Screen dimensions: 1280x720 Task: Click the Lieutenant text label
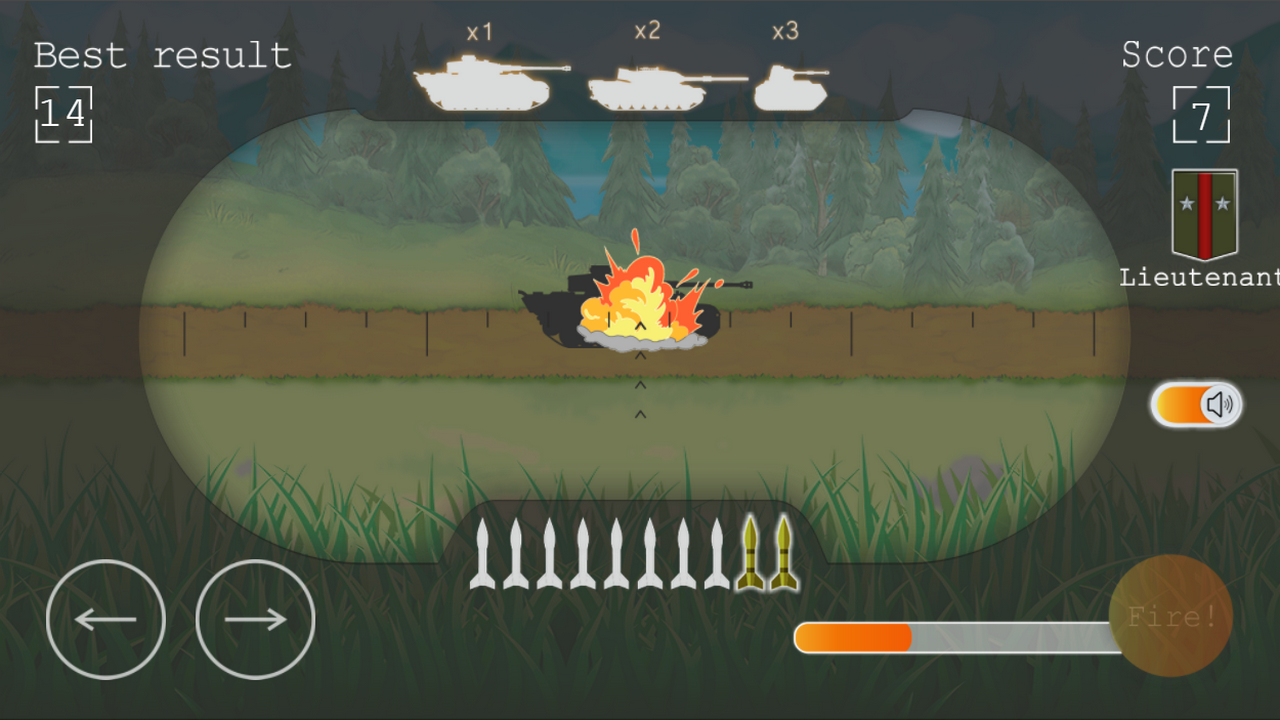[1198, 277]
